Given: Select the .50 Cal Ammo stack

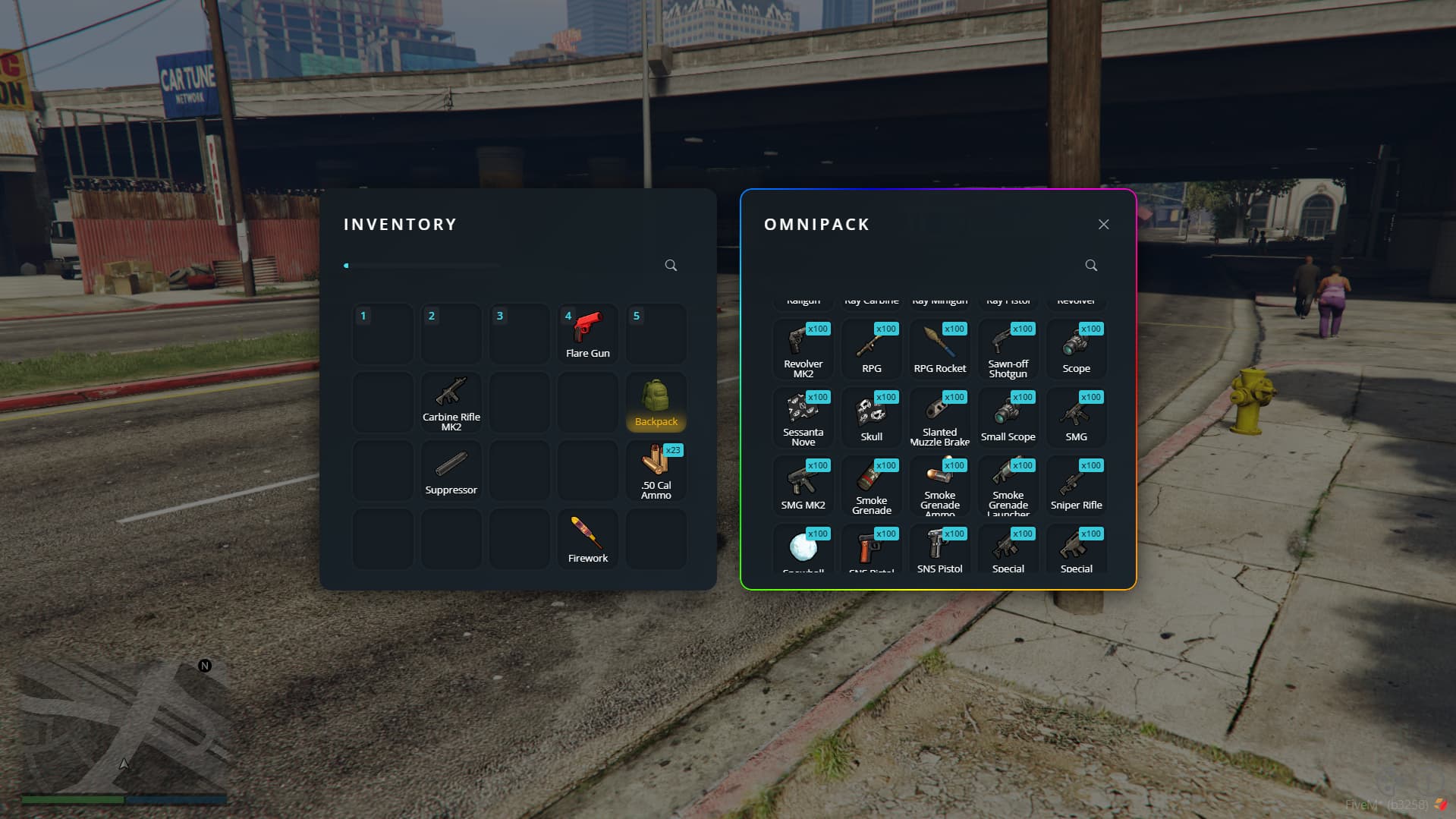Looking at the screenshot, I should pos(656,471).
